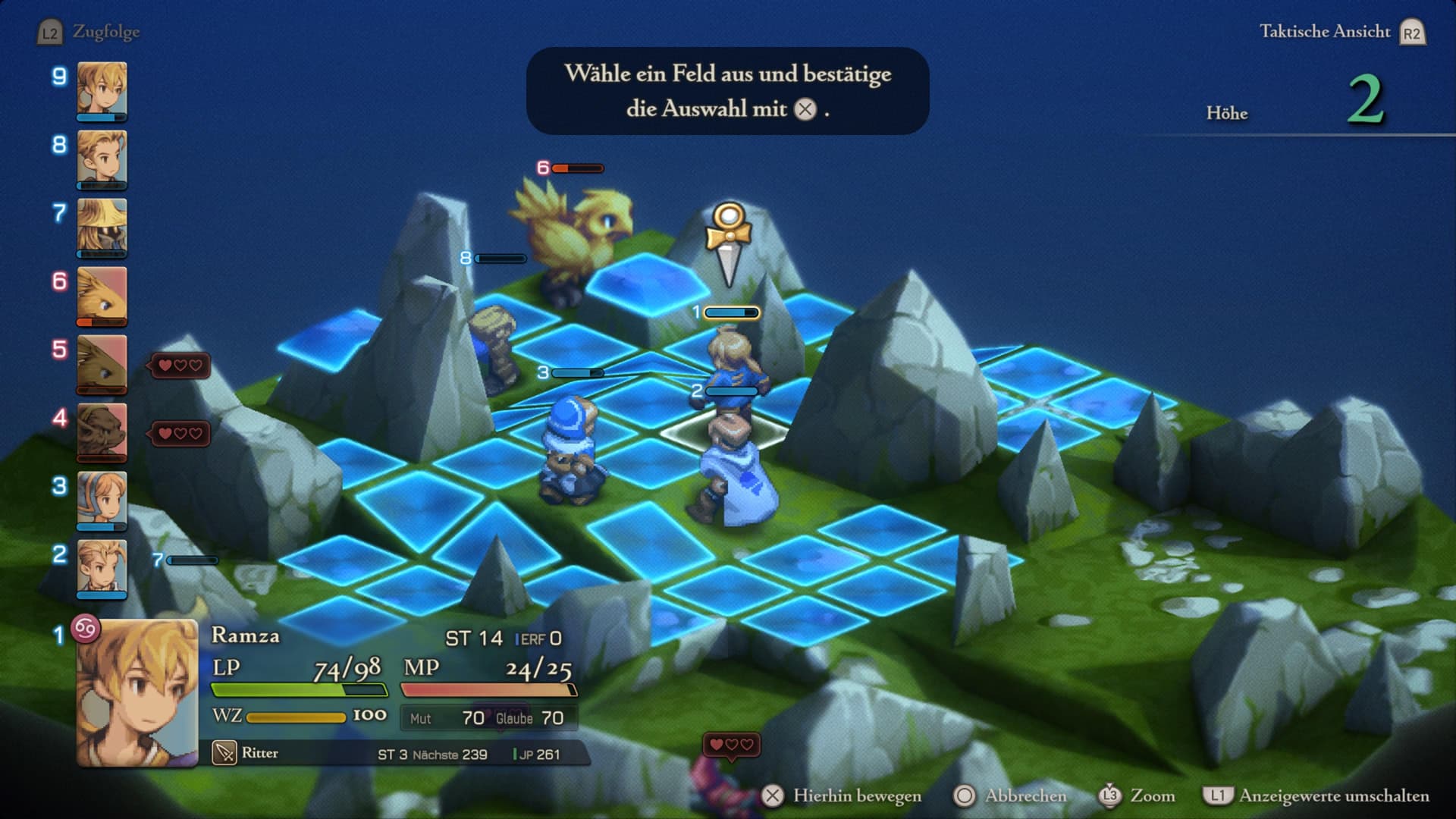Viewport: 1456px width, 819px height.
Task: Pick the turn 7 black mage portrait
Action: pos(102,227)
